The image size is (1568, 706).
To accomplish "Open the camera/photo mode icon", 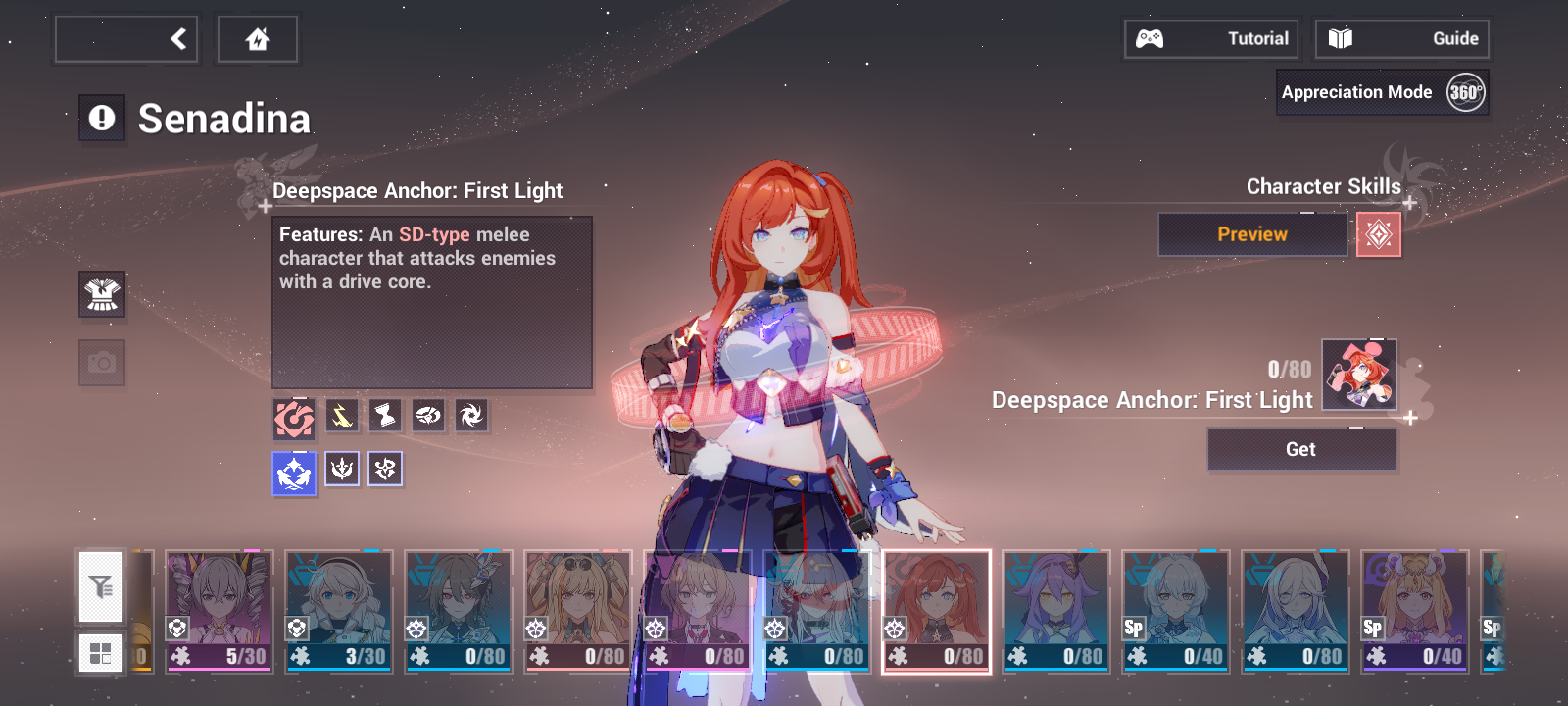I will click(102, 362).
